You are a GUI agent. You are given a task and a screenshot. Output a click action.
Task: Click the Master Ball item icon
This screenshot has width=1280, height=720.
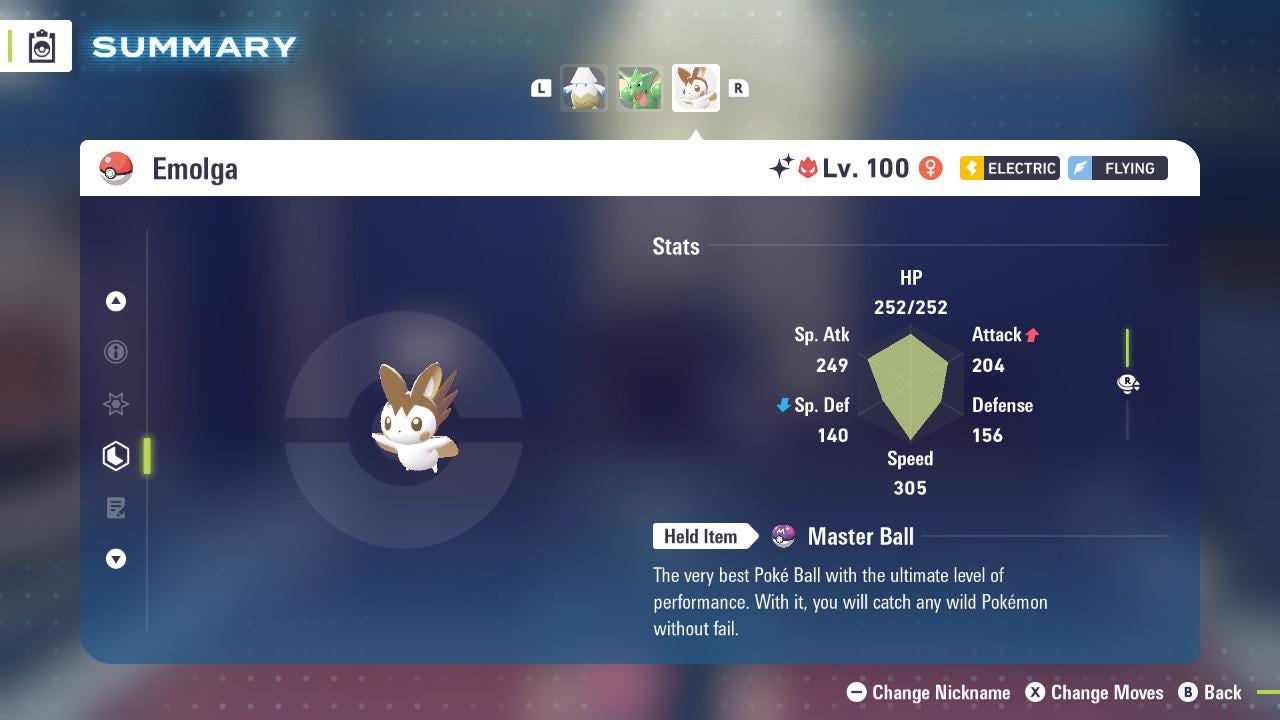click(x=782, y=536)
